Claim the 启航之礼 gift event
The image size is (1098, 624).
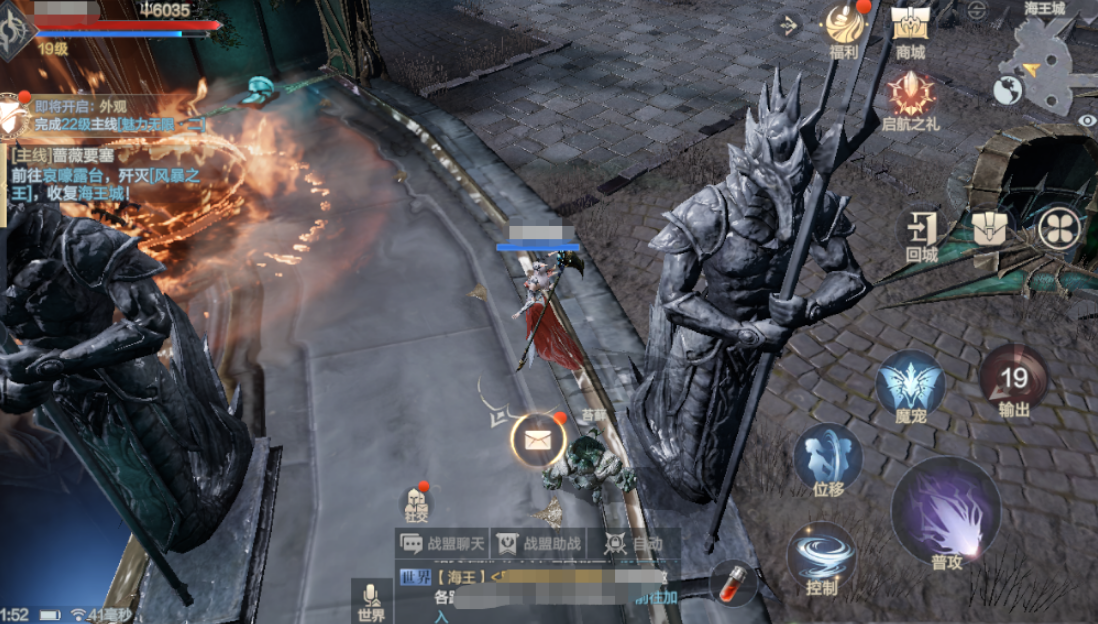[910, 96]
